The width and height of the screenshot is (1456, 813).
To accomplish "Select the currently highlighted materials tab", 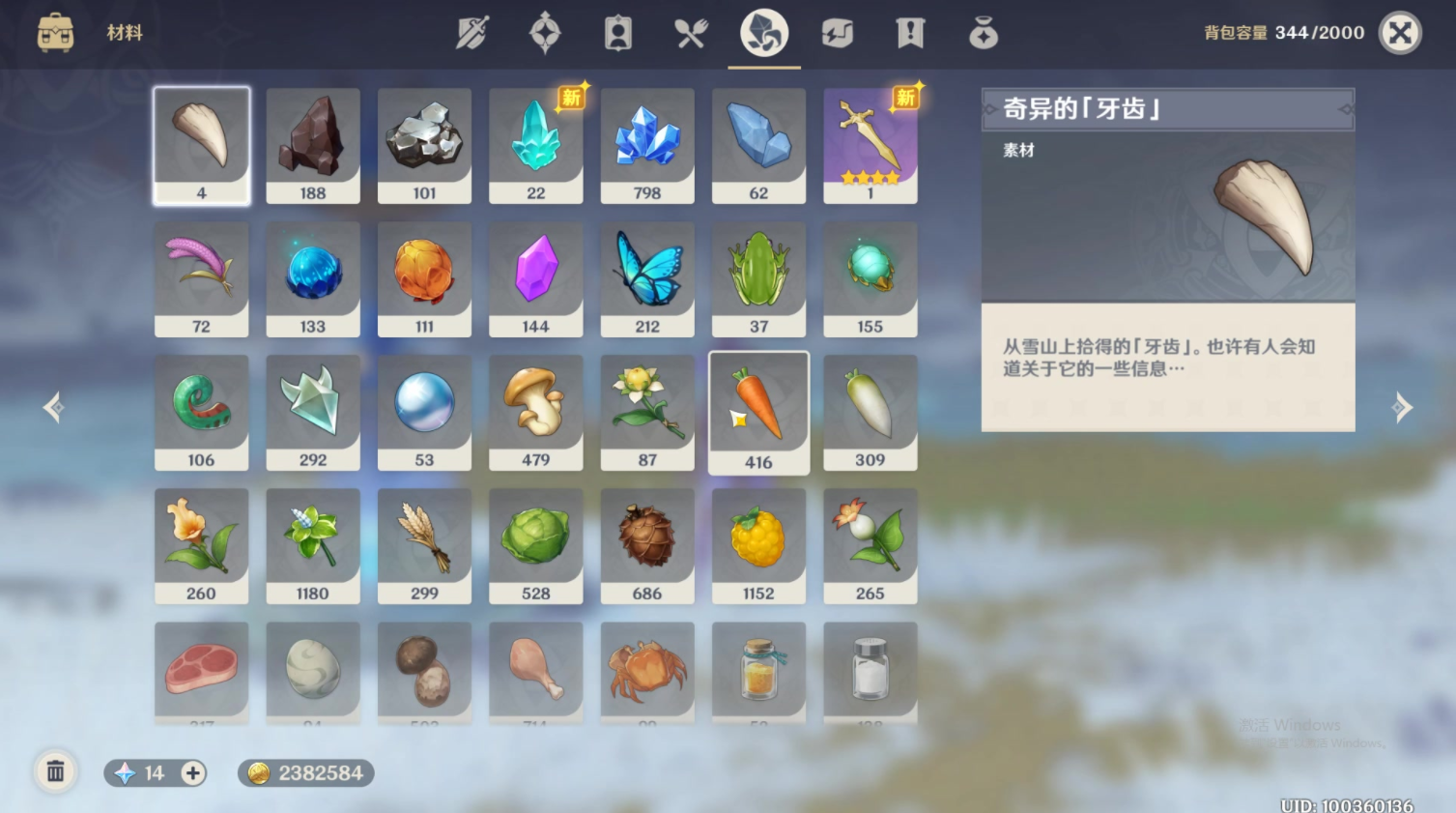I will pos(762,32).
